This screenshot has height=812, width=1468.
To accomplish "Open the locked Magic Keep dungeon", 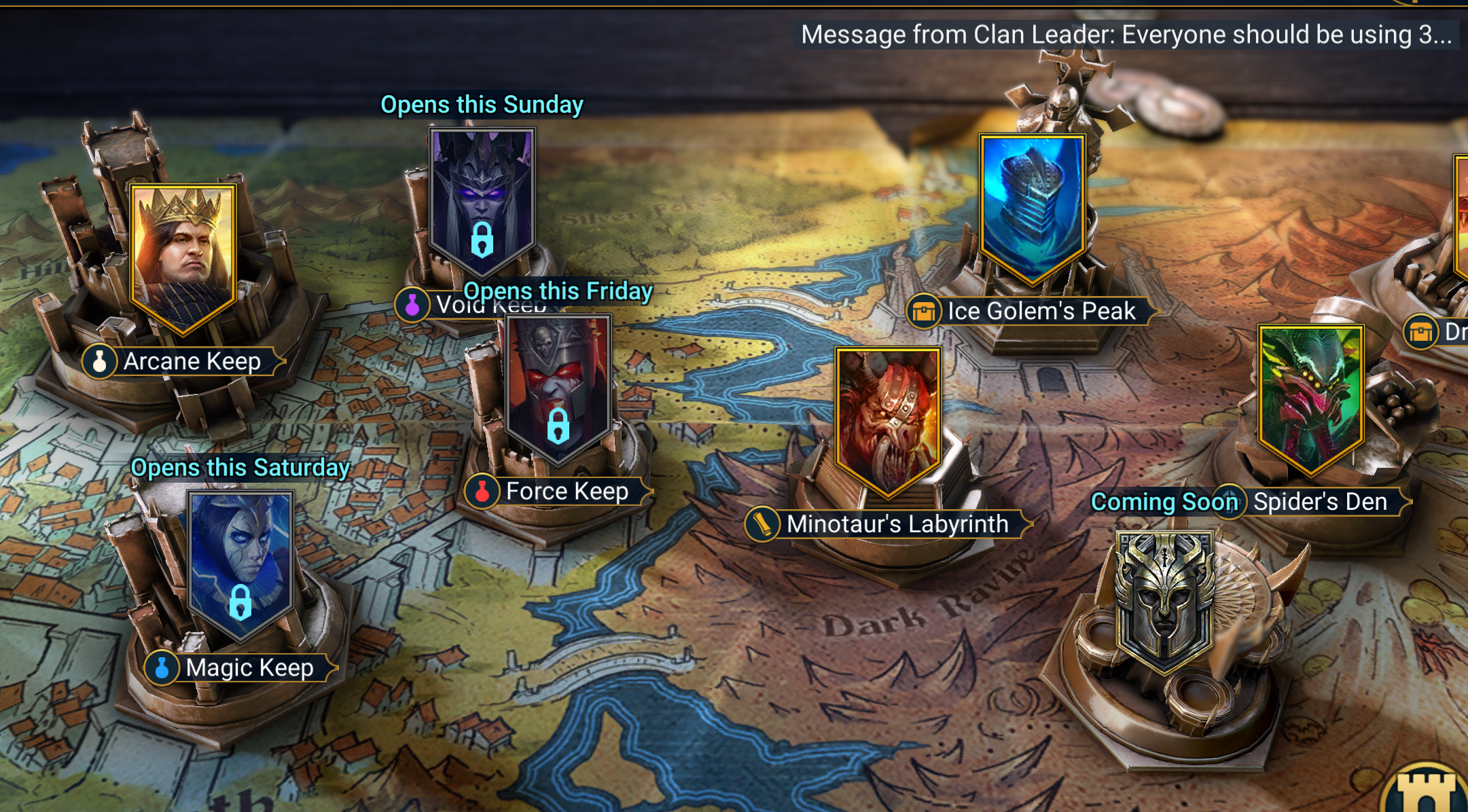I will [240, 564].
